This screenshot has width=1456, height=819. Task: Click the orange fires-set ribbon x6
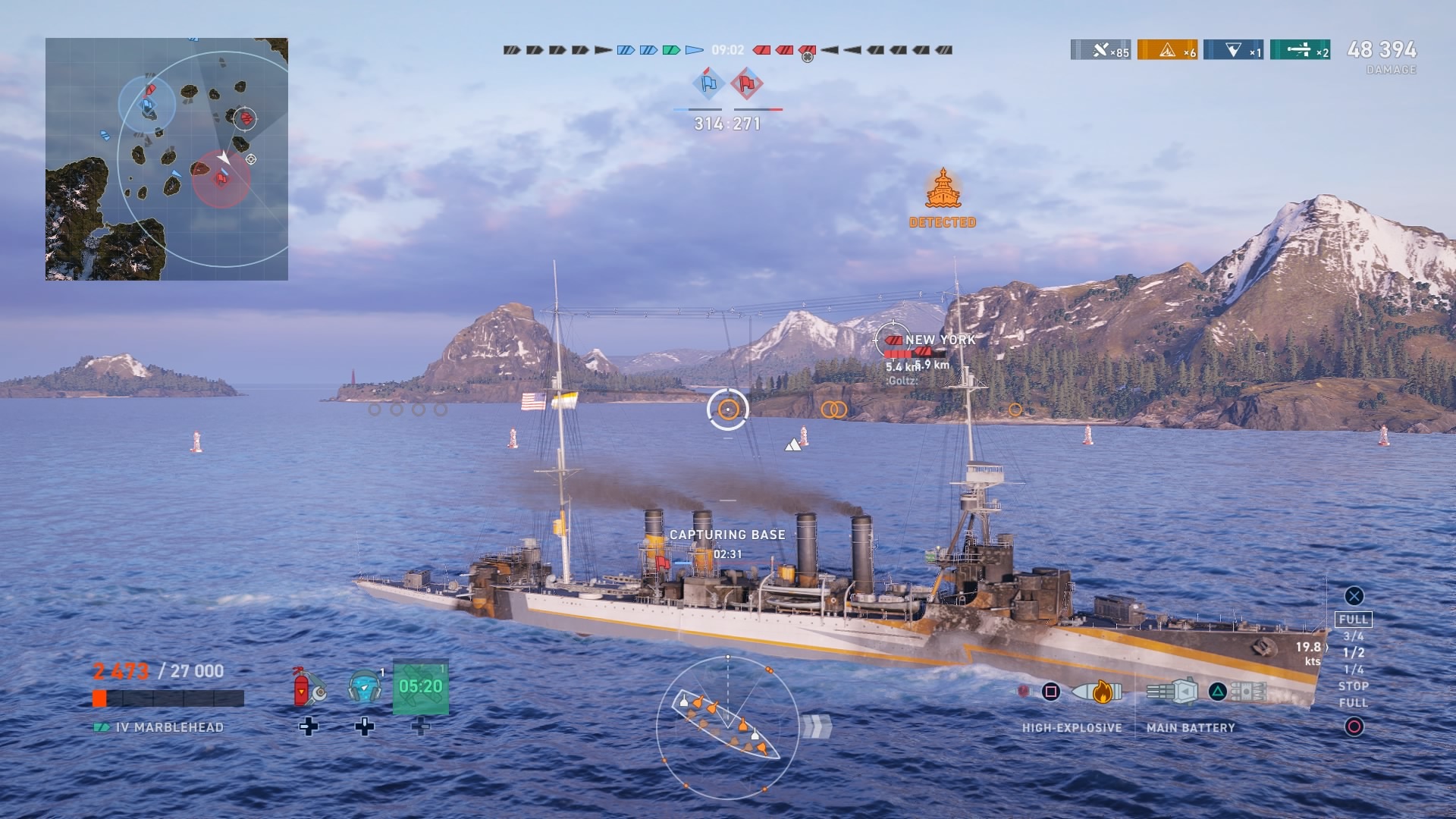point(1167,50)
